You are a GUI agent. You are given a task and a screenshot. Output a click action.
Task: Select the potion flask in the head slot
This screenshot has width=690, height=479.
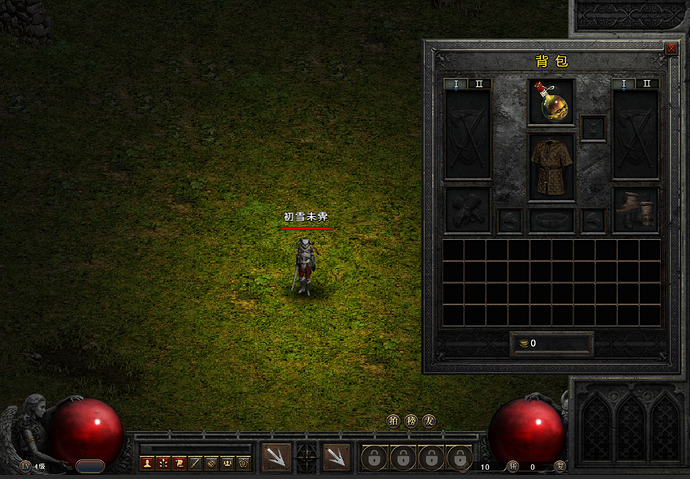point(551,102)
